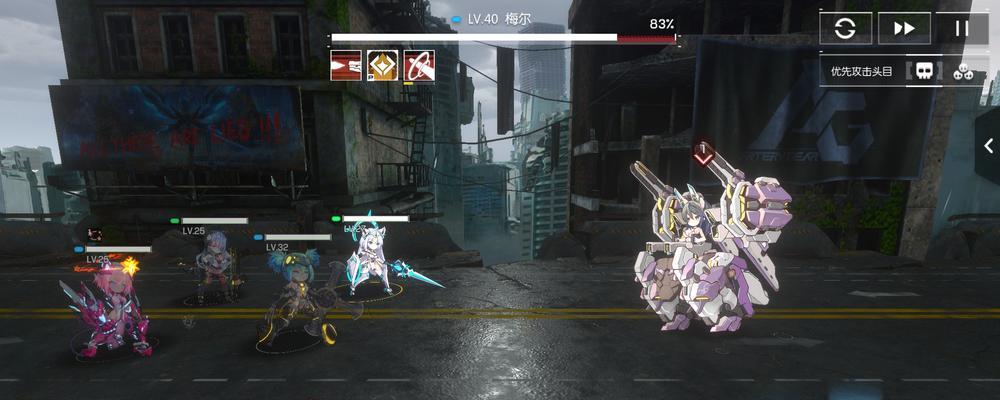
Task: Pause the battle
Action: pos(962,28)
